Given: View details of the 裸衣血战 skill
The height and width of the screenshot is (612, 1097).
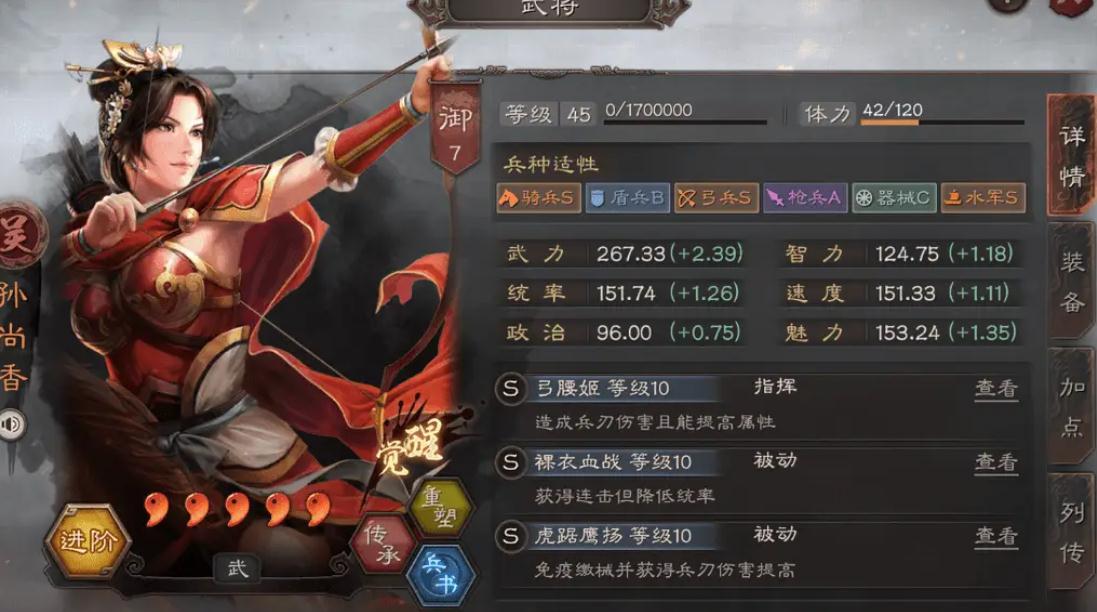Looking at the screenshot, I should (x=996, y=462).
